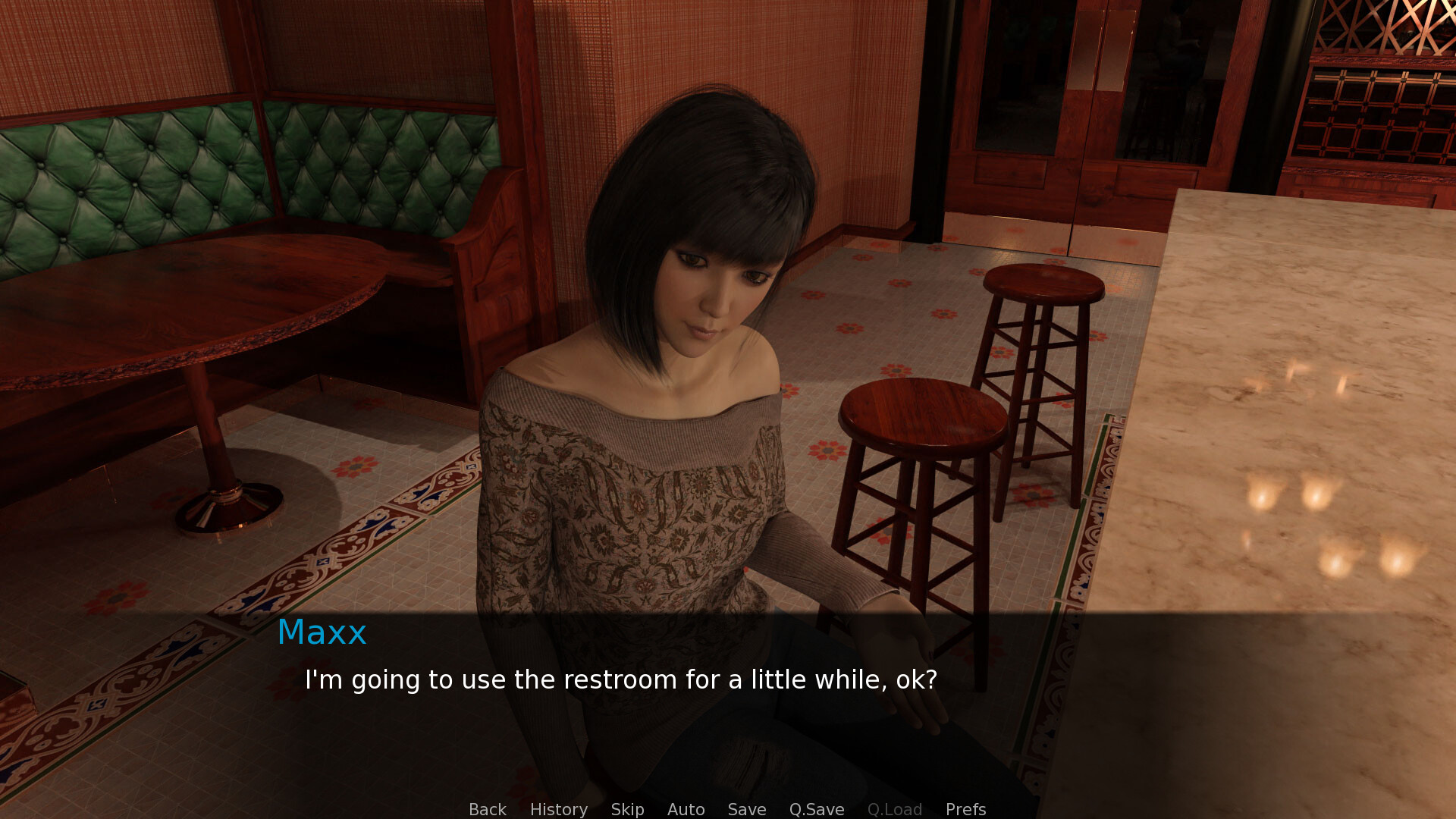Image resolution: width=1456 pixels, height=819 pixels.
Task: Open the Save game menu
Action: coord(746,809)
